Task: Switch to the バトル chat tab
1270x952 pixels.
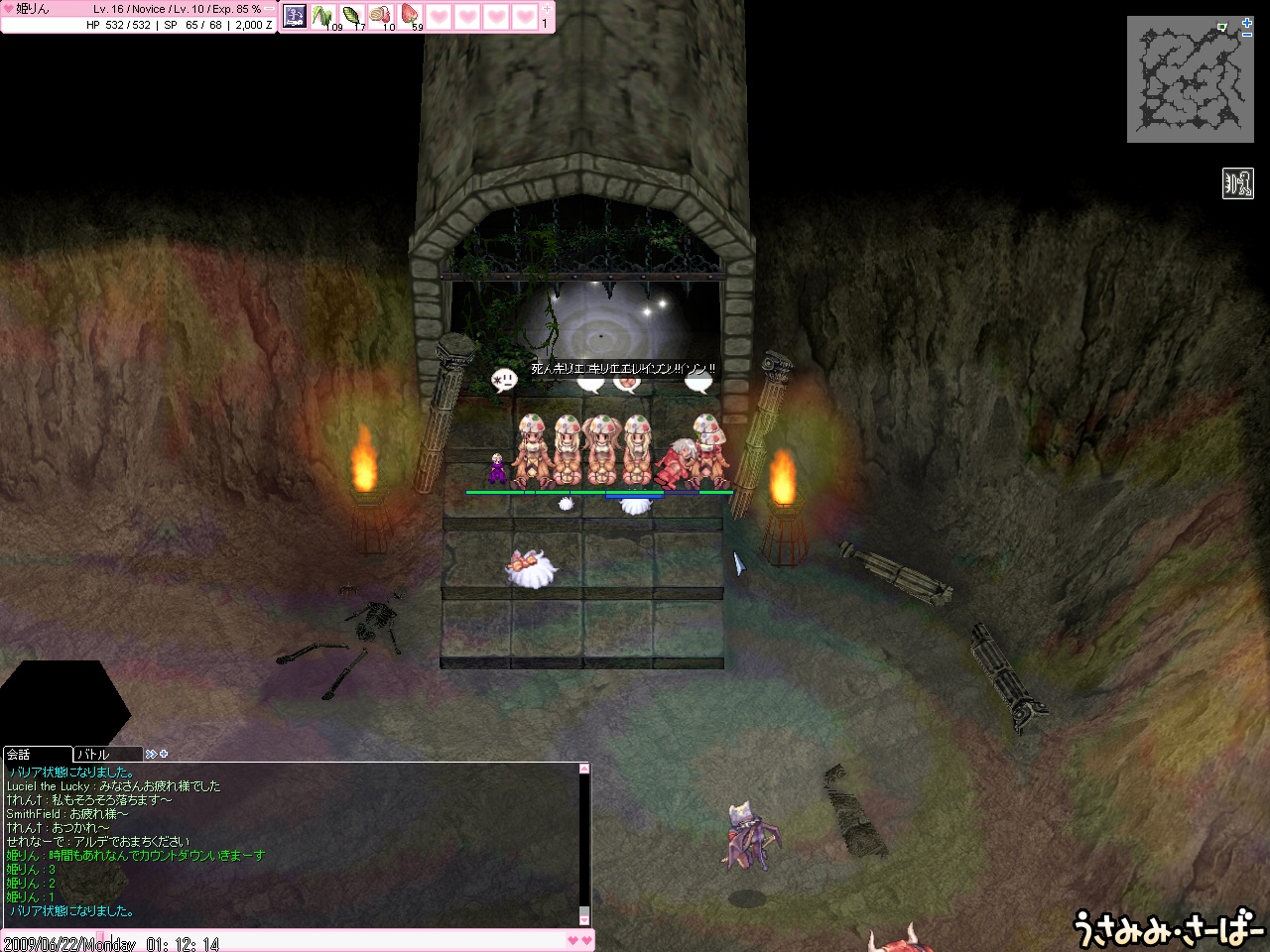Action: point(107,755)
